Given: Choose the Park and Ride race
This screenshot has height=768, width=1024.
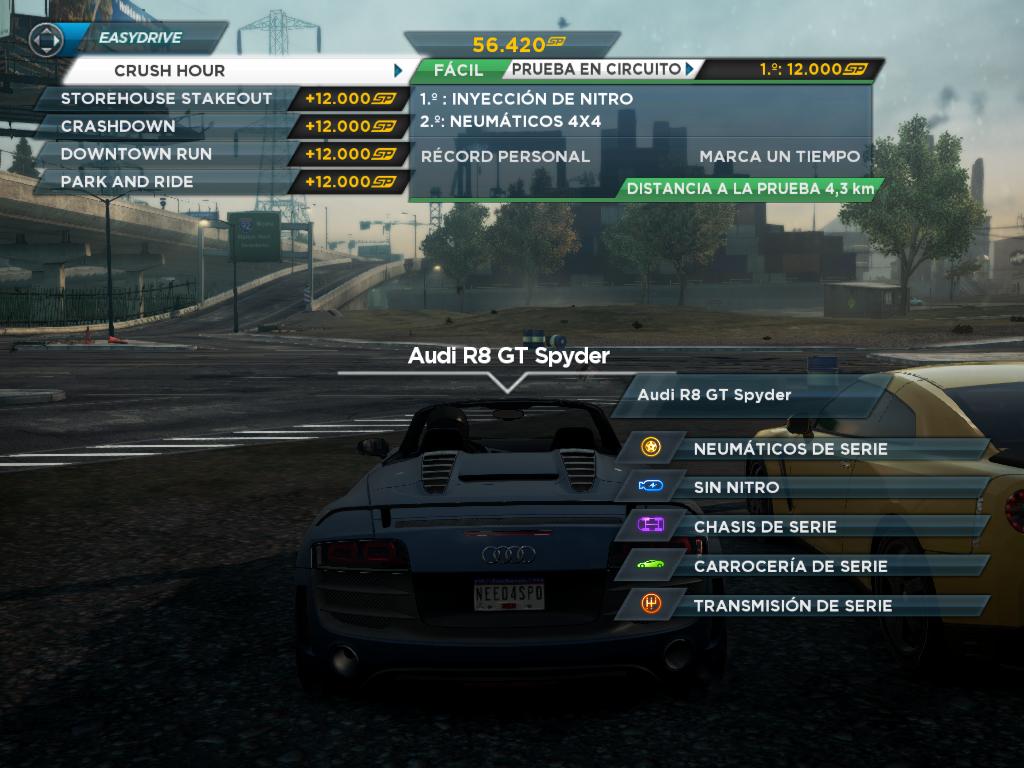Looking at the screenshot, I should [x=127, y=183].
